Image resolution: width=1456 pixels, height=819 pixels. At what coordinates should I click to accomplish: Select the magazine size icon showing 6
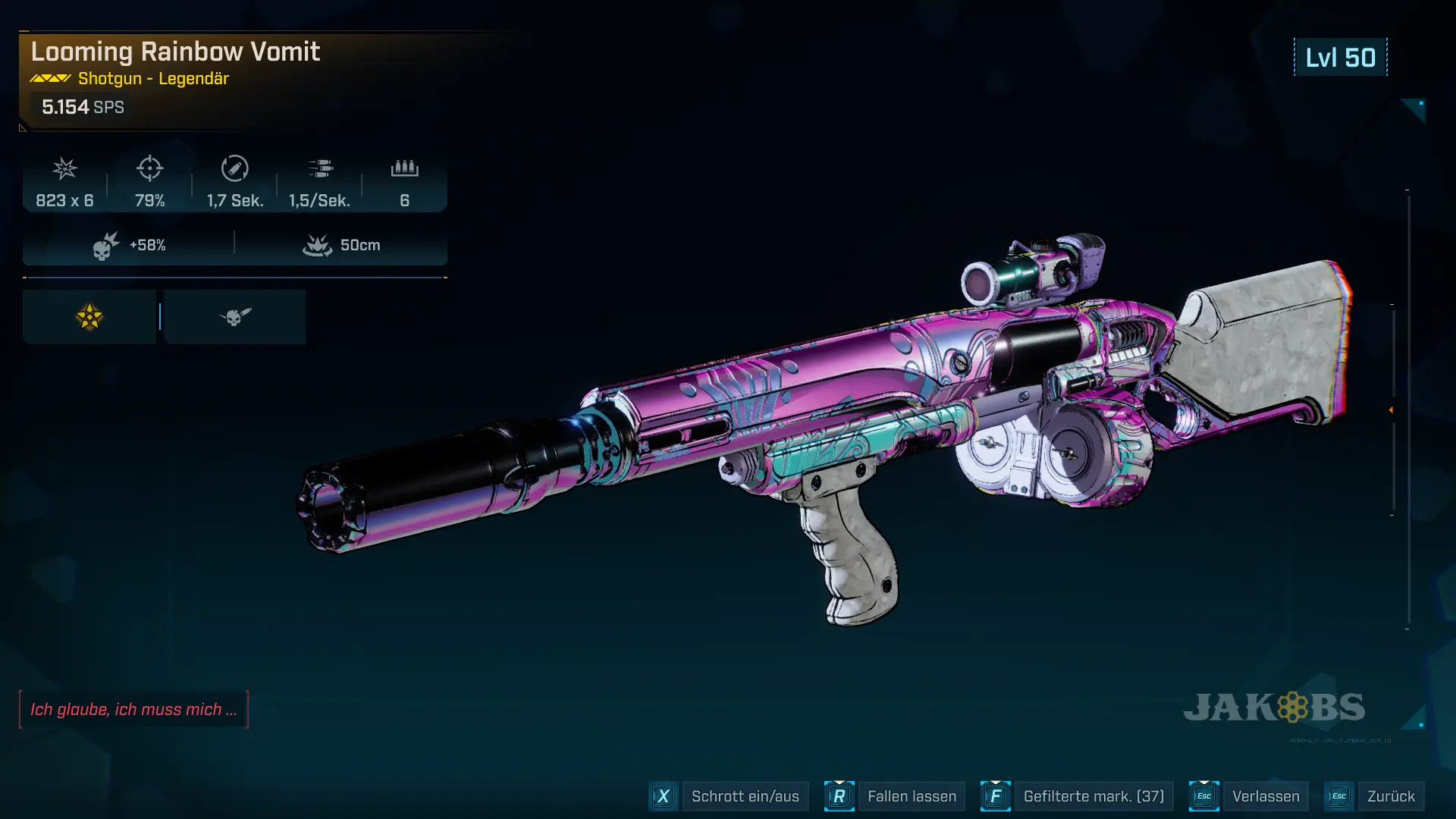pos(405,168)
